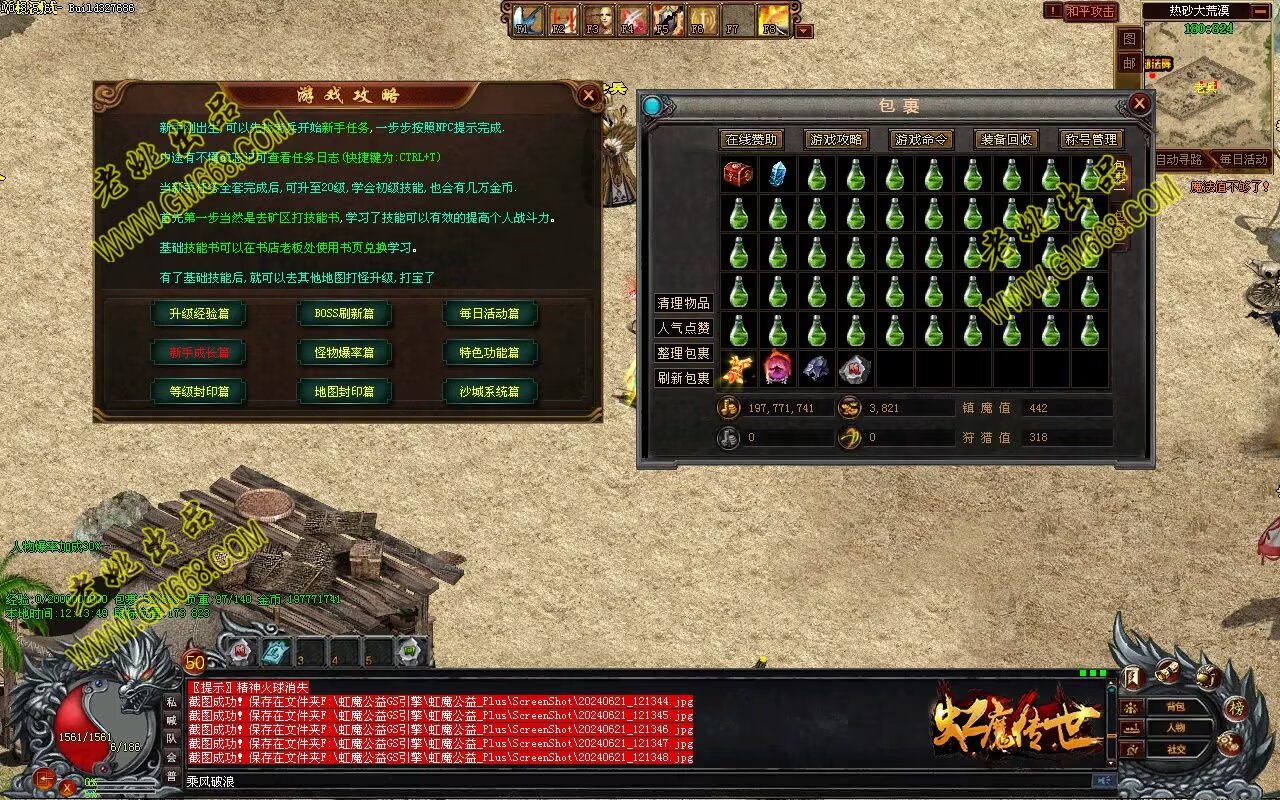1280x800 pixels.
Task: Choose the 沙城系统篇 guide button
Action: pyautogui.click(x=489, y=391)
